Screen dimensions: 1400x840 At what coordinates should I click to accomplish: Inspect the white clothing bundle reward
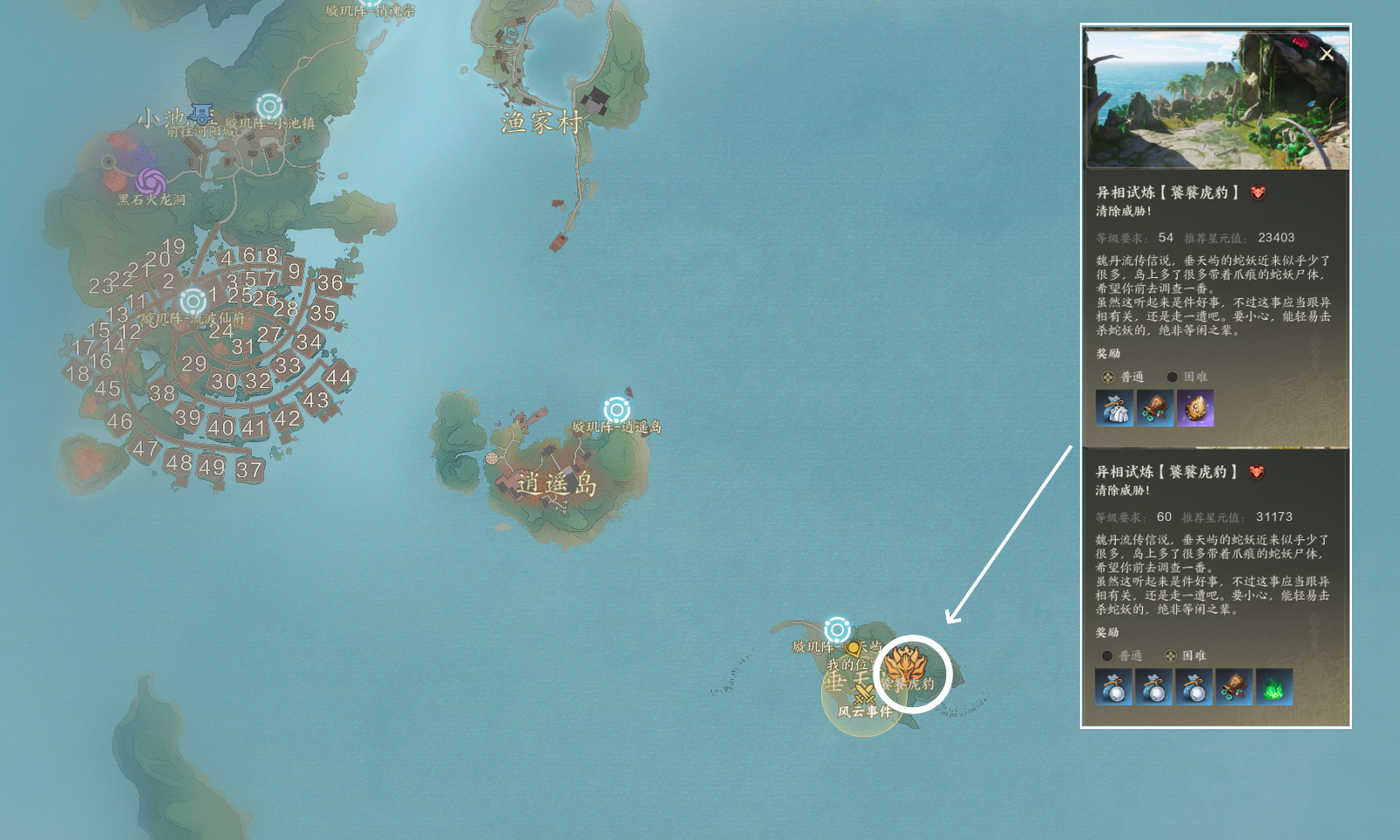point(1115,408)
